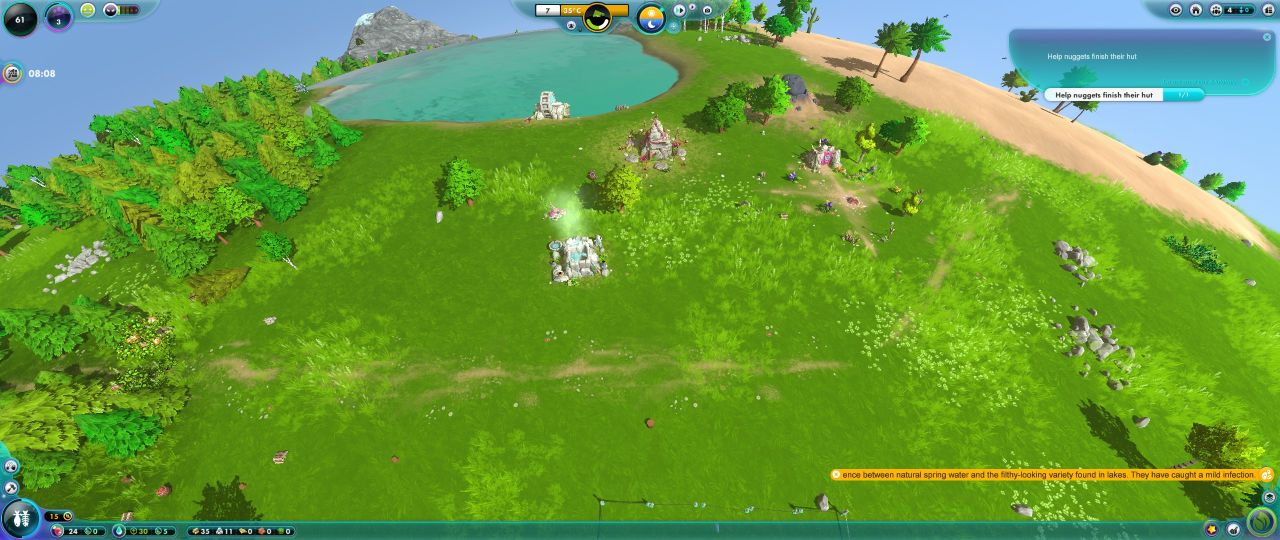
Task: Click the green planet gauge at top center
Action: click(597, 17)
